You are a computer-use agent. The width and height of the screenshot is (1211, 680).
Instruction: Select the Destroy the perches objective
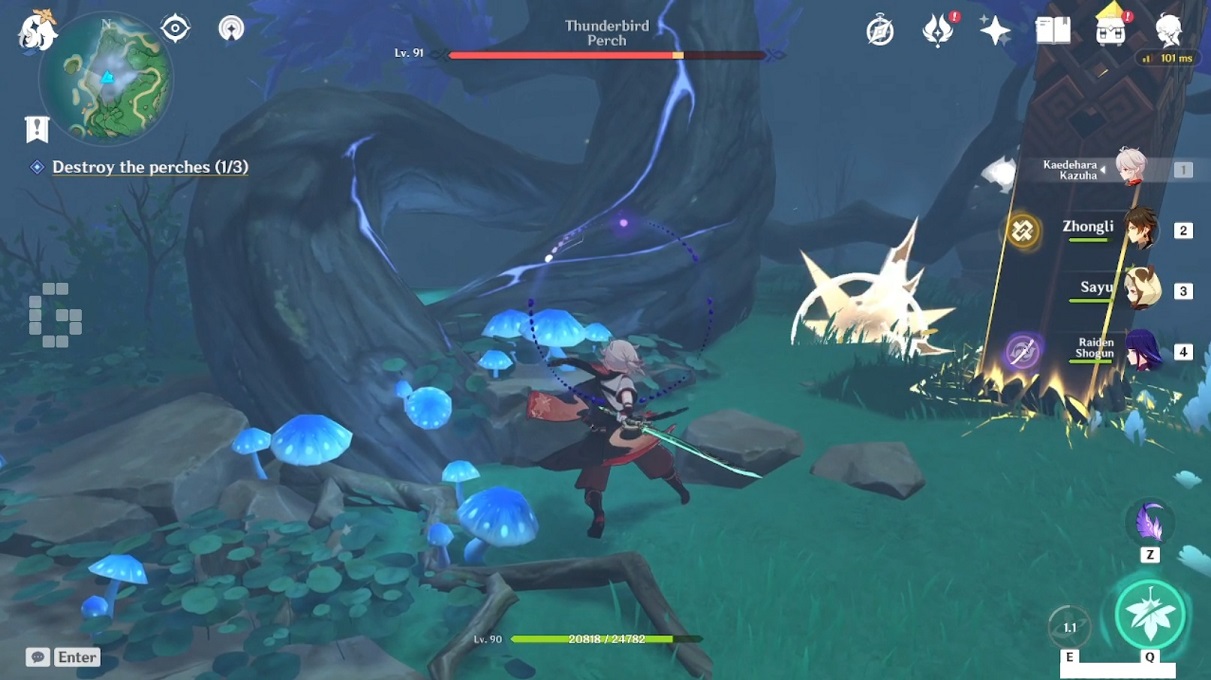[x=149, y=167]
